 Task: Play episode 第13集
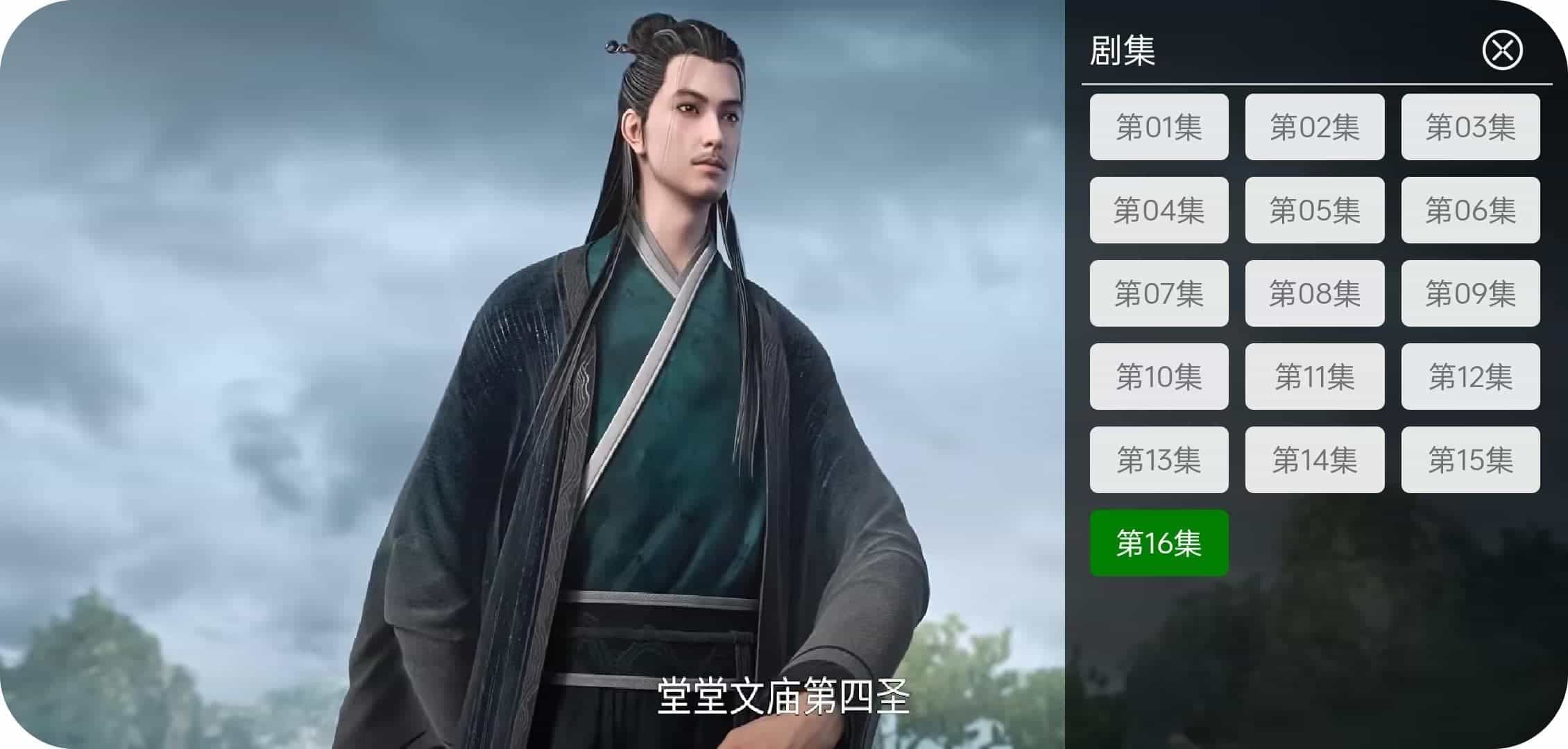[x=1159, y=459]
